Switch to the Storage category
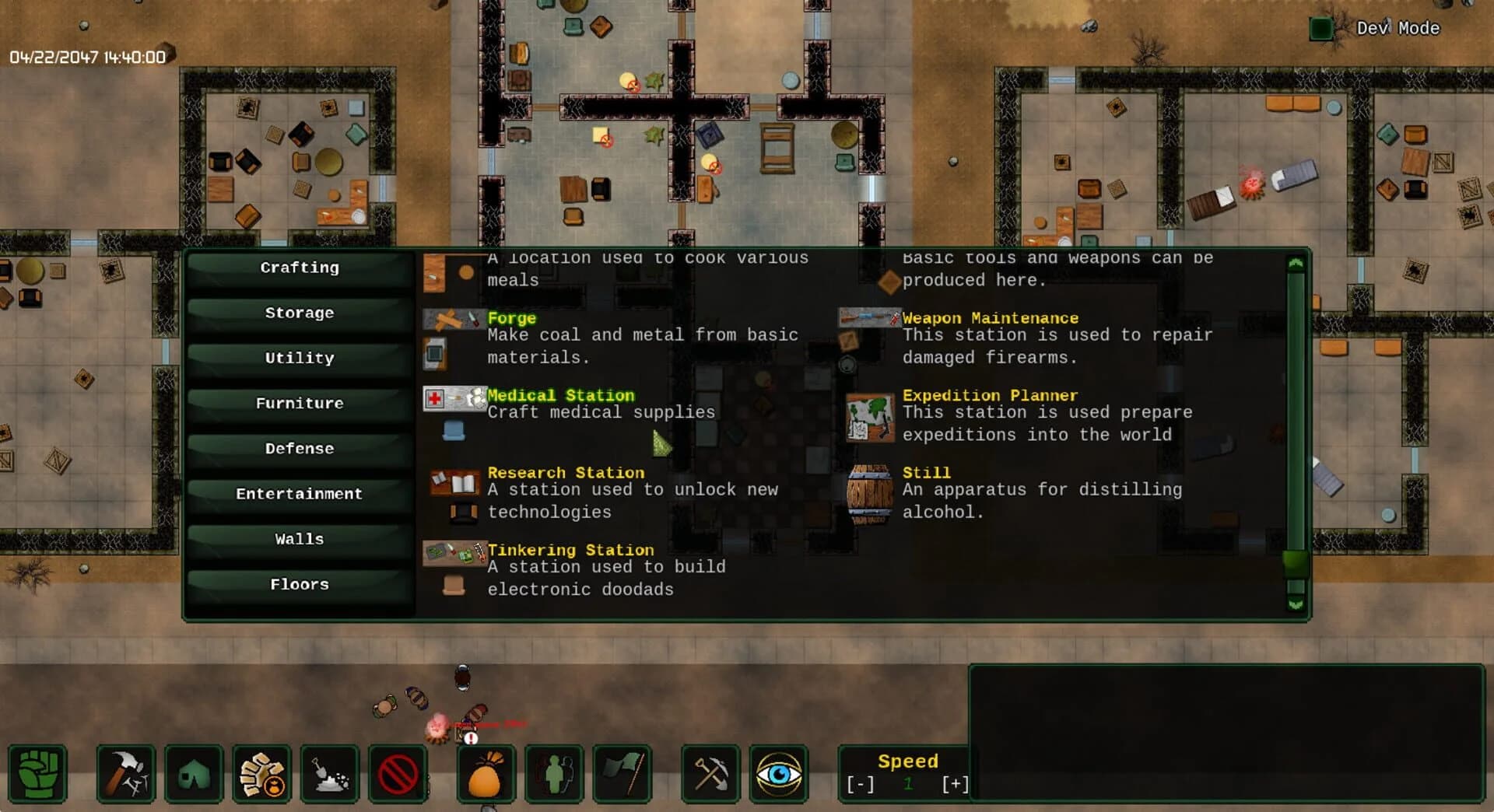The height and width of the screenshot is (812, 1494). pyautogui.click(x=299, y=312)
